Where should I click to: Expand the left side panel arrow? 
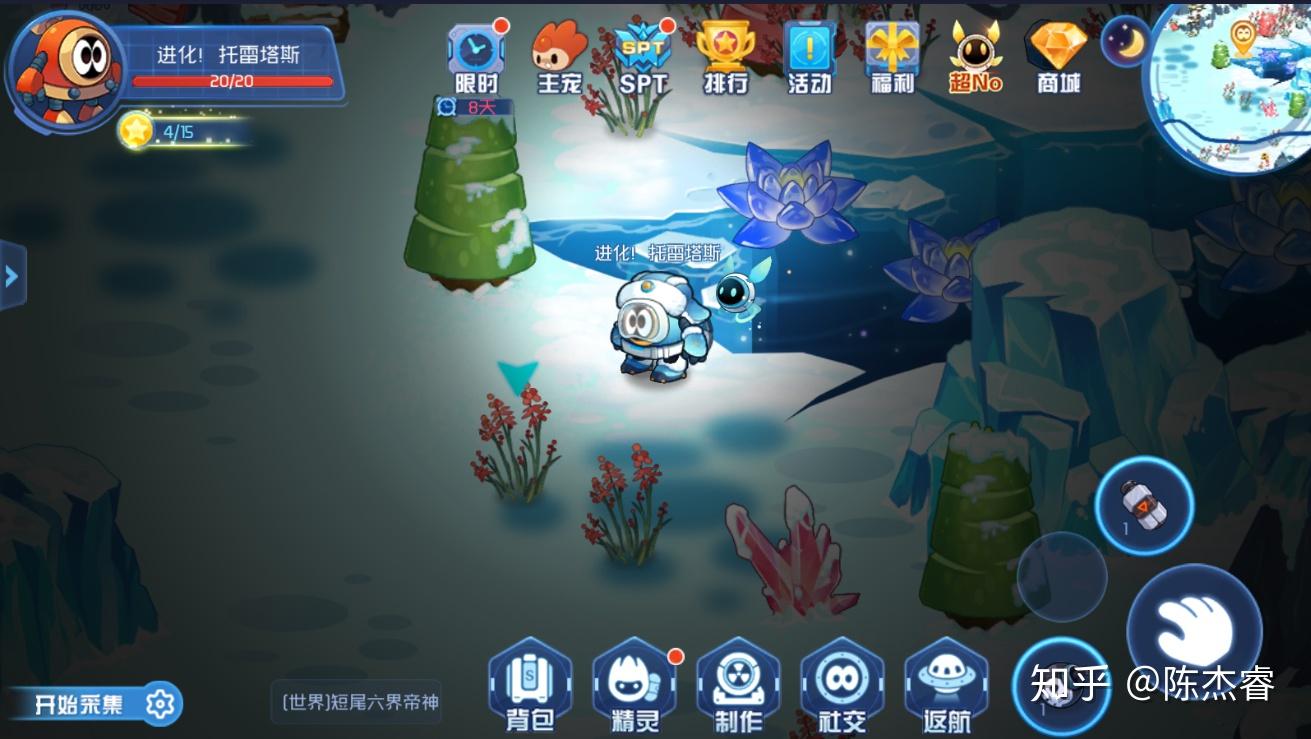[12, 275]
